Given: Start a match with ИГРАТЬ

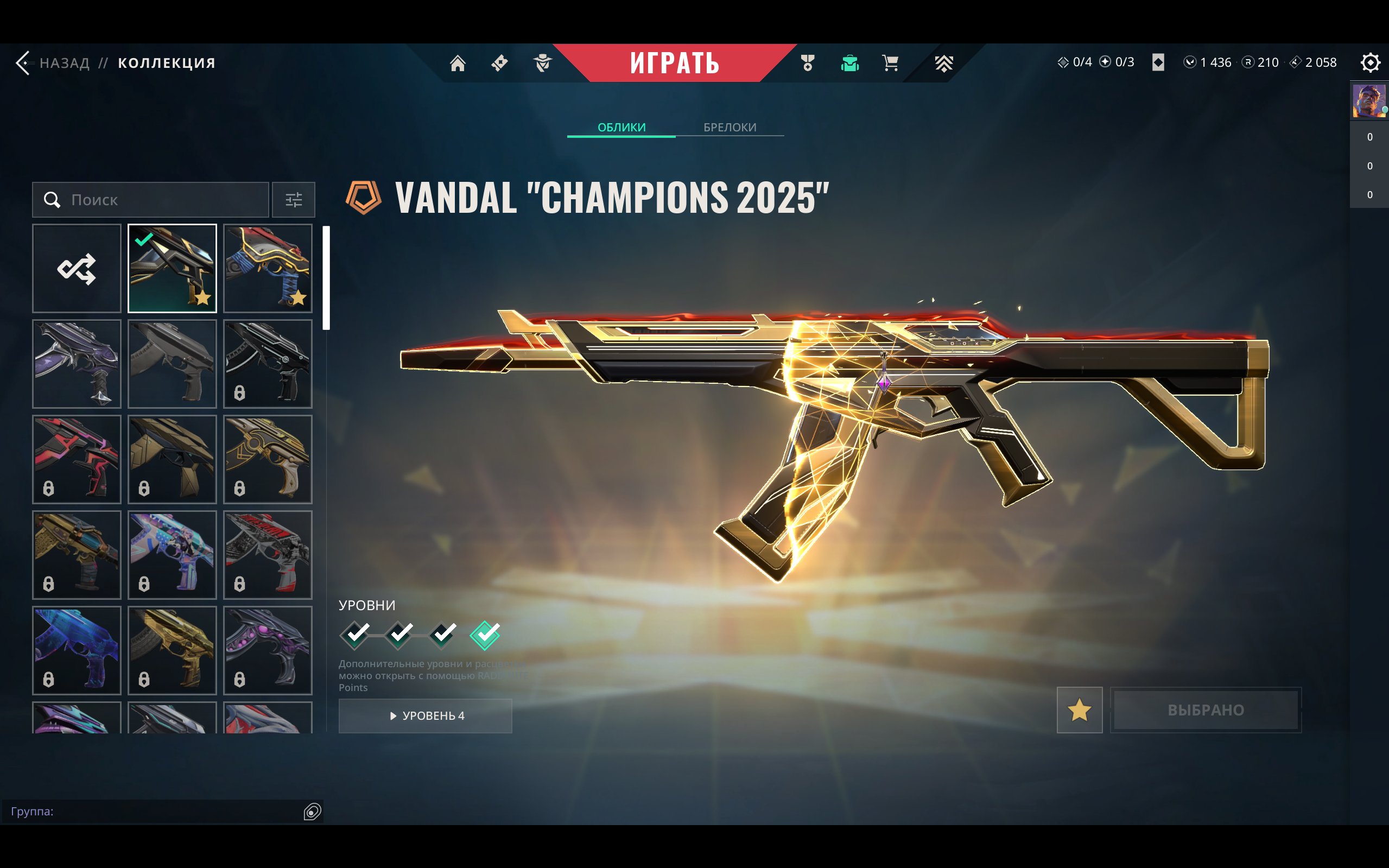Looking at the screenshot, I should click(x=674, y=62).
